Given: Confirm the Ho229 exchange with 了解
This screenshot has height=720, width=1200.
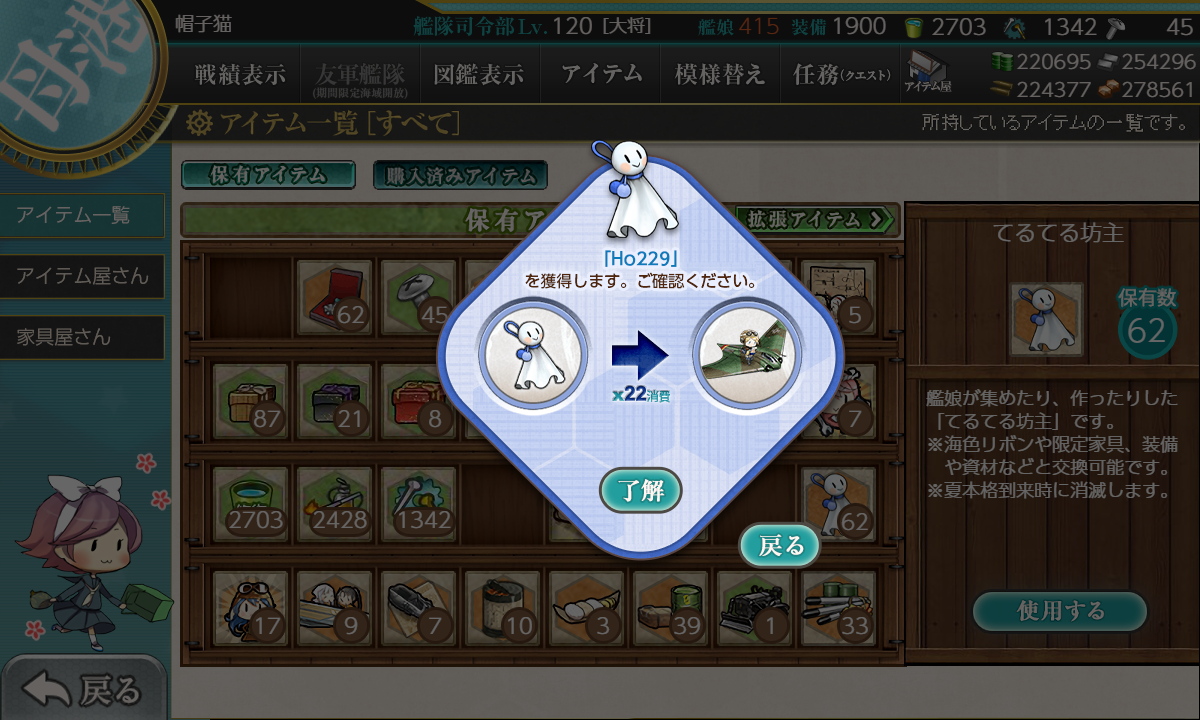Looking at the screenshot, I should (x=641, y=491).
